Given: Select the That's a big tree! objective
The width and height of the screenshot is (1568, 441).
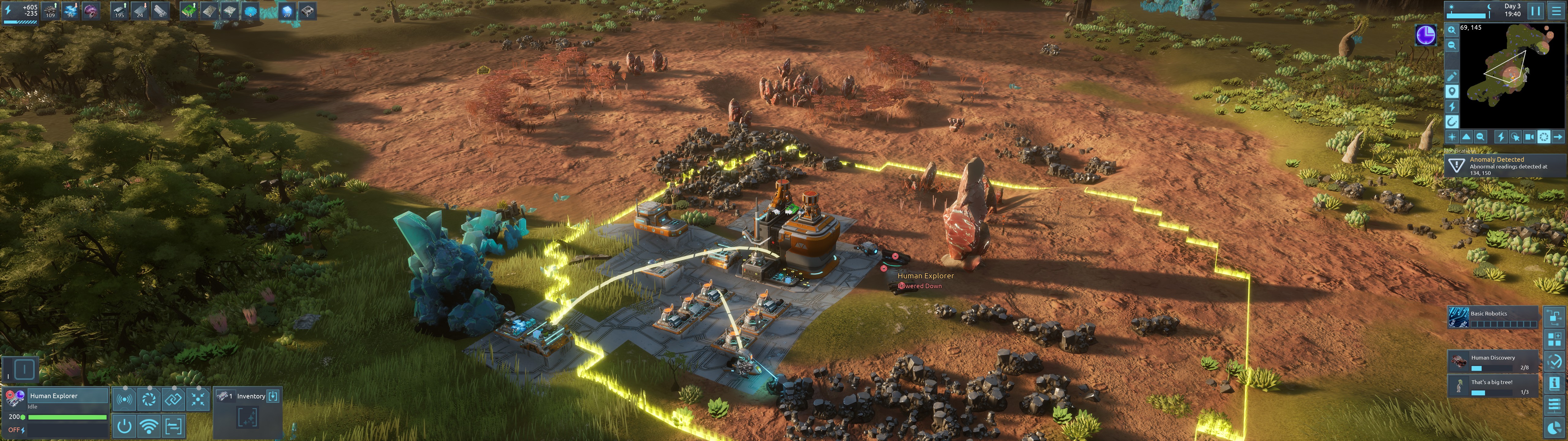Looking at the screenshot, I should pos(1493,386).
